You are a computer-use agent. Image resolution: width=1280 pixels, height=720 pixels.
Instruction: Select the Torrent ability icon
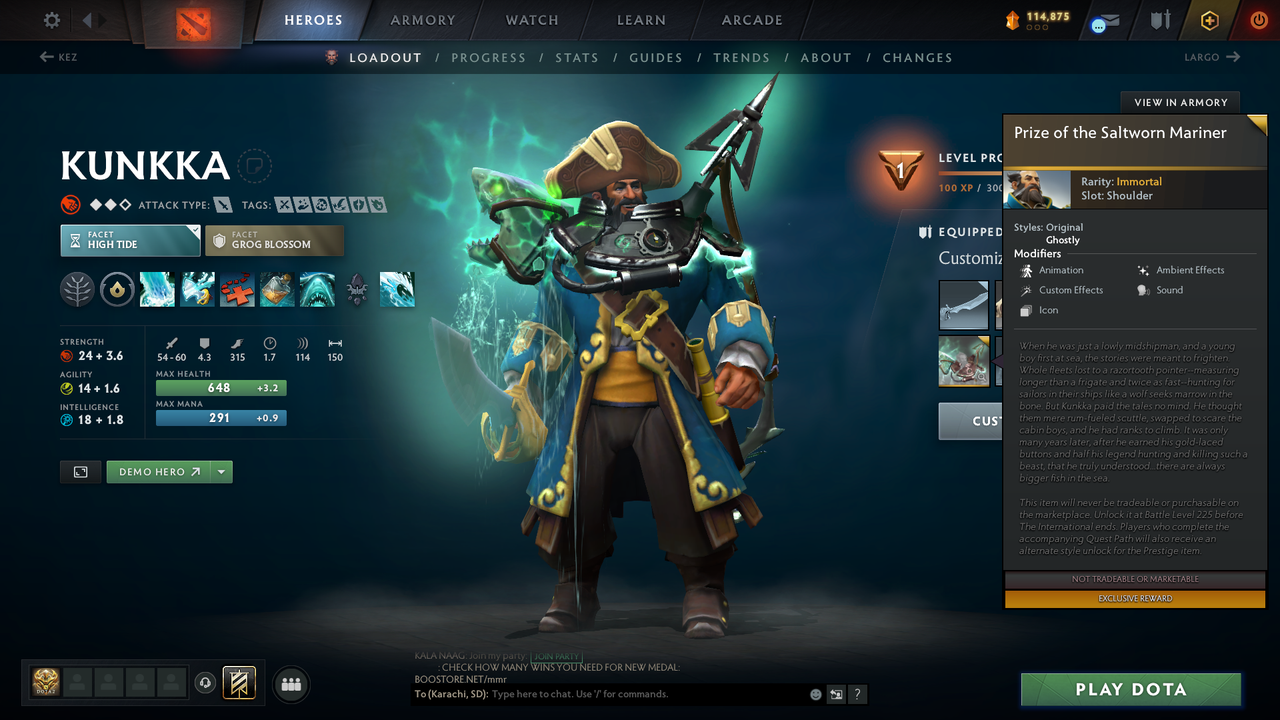coord(157,289)
